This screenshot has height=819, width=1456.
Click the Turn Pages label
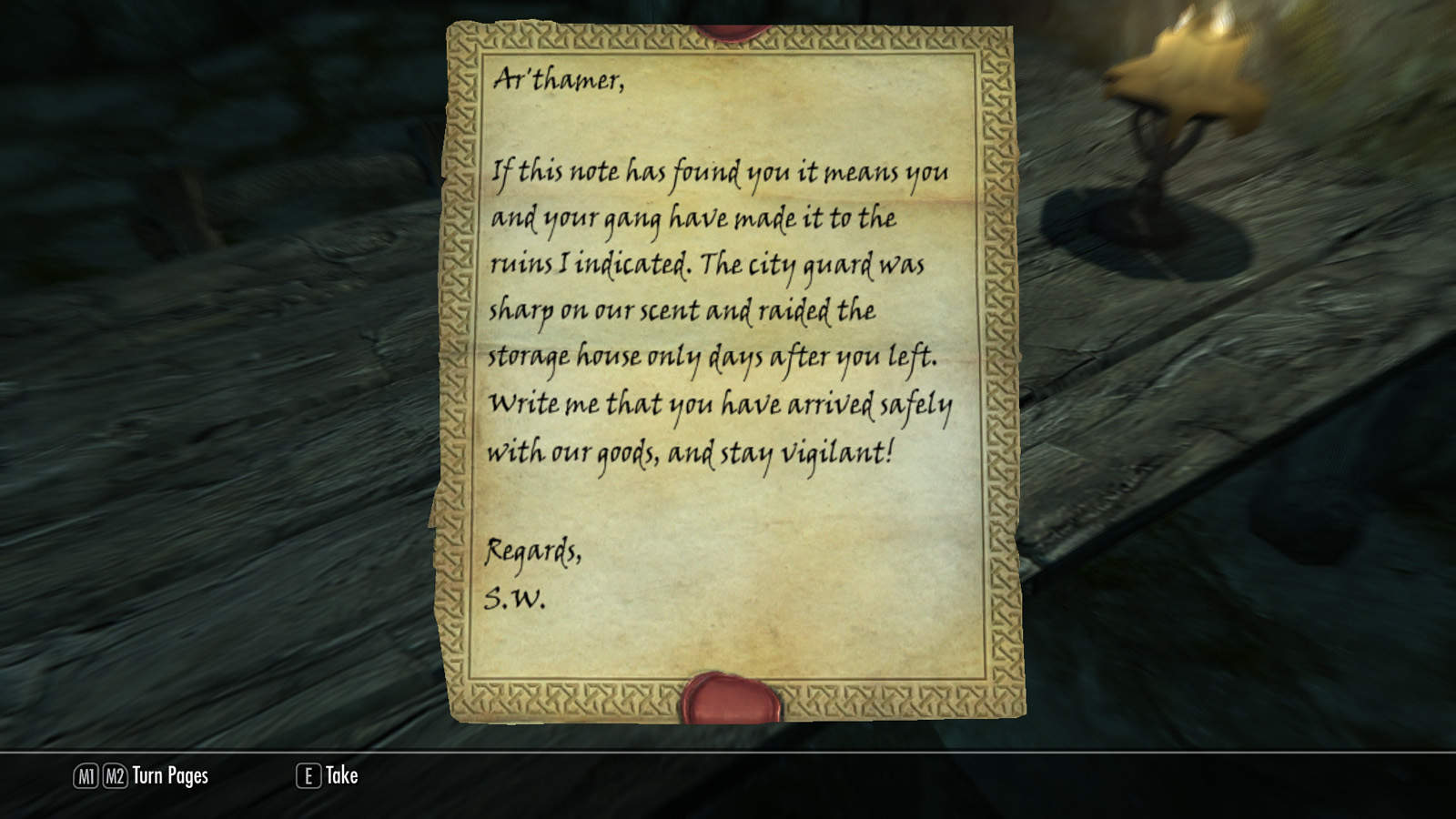(x=170, y=775)
